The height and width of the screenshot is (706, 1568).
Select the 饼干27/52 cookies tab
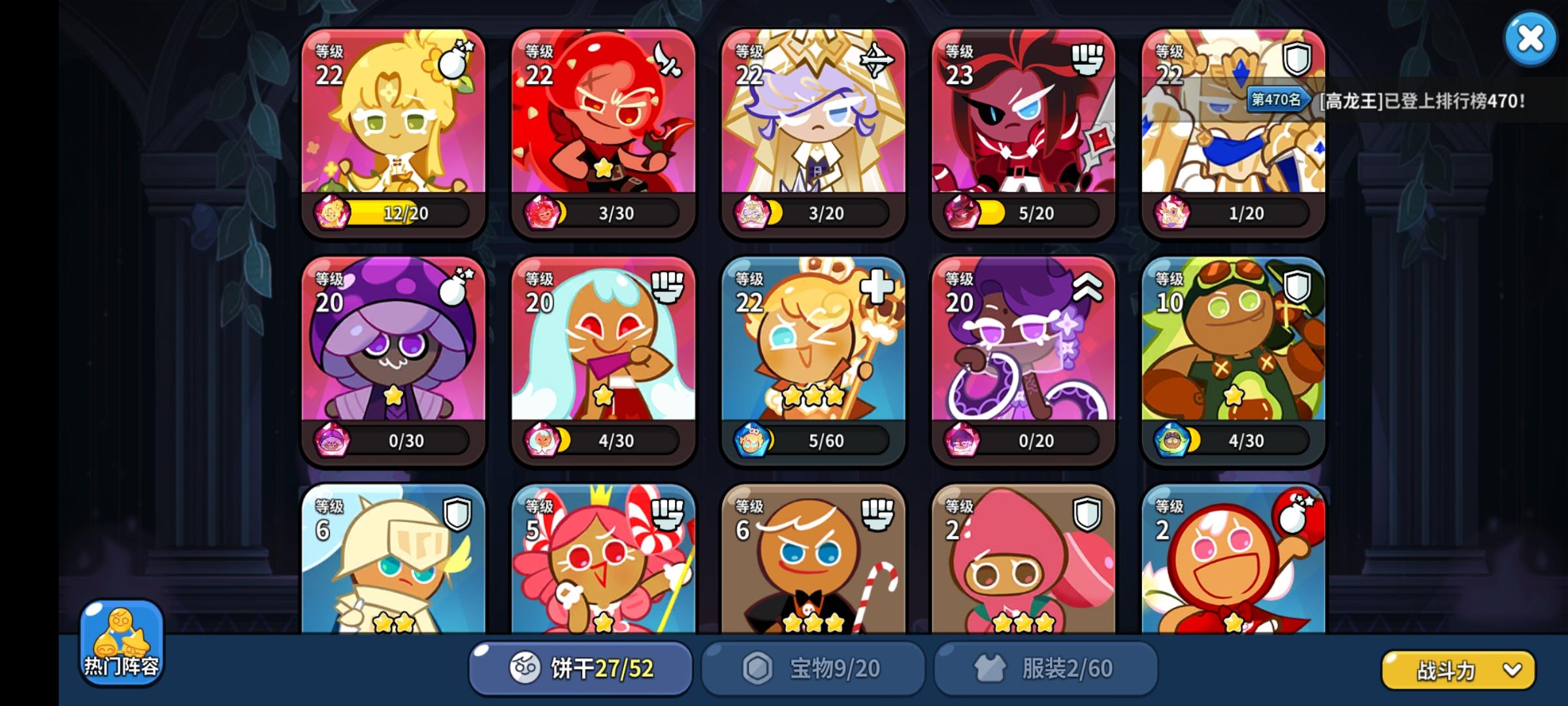point(580,667)
